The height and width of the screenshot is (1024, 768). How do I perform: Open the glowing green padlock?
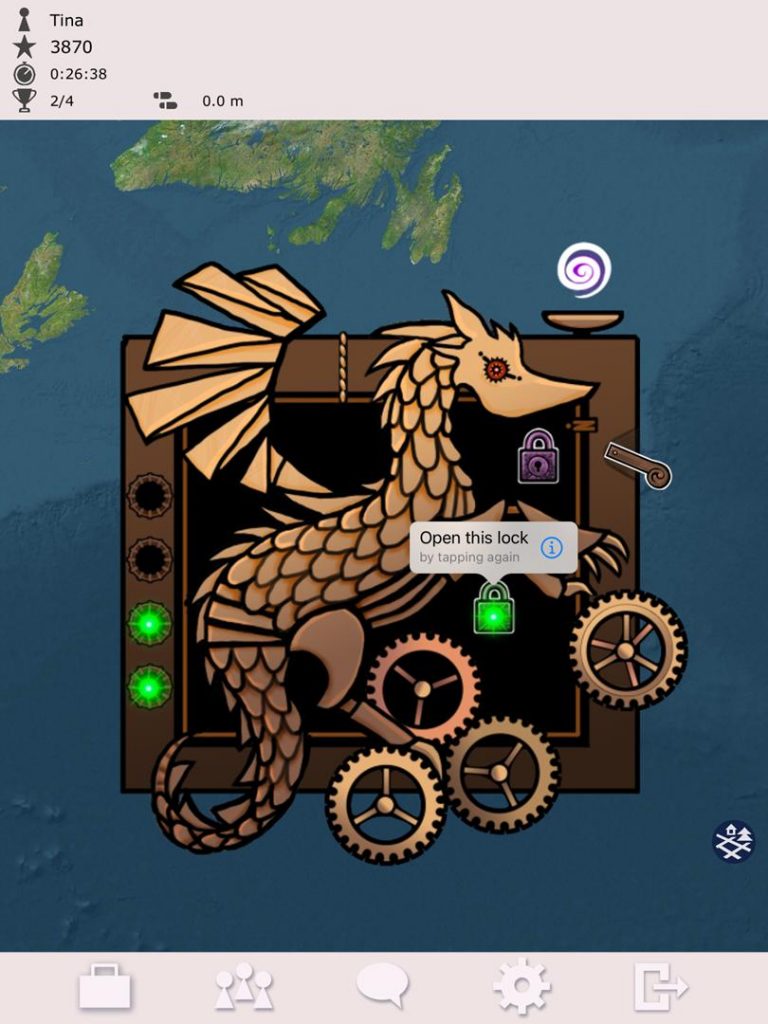493,609
